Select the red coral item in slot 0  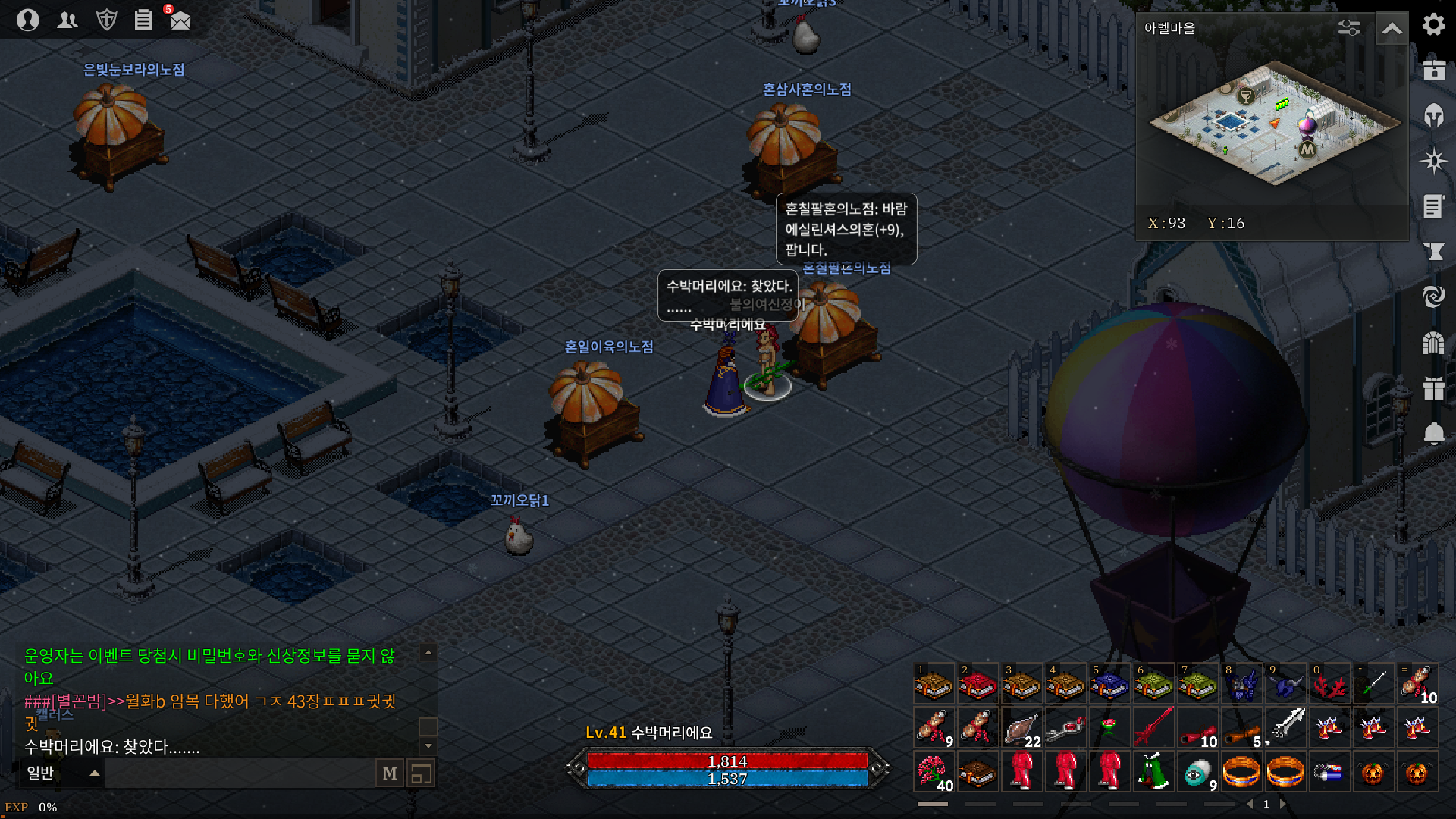(x=1329, y=685)
